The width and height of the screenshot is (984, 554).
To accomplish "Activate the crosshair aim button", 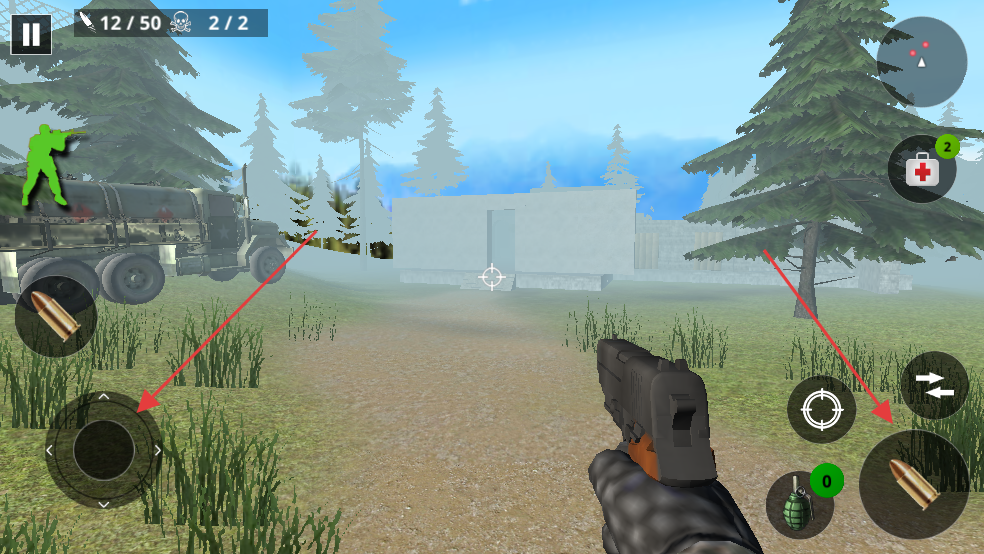I will [821, 410].
